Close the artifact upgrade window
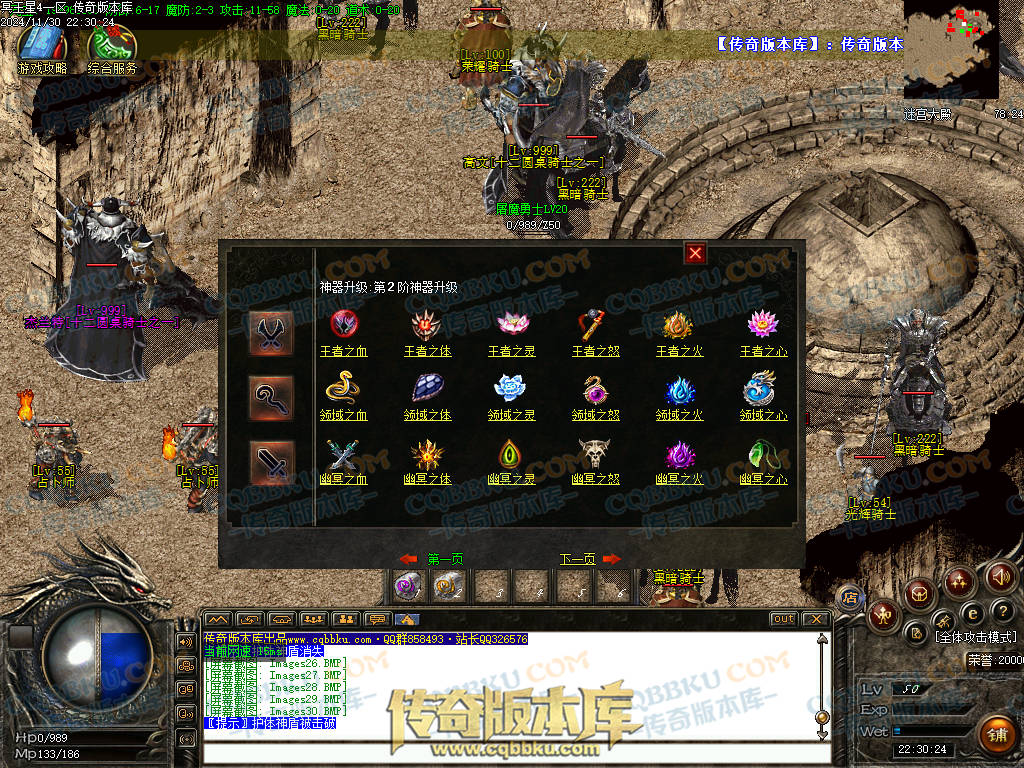Screen dimensions: 1024x768 click(696, 253)
